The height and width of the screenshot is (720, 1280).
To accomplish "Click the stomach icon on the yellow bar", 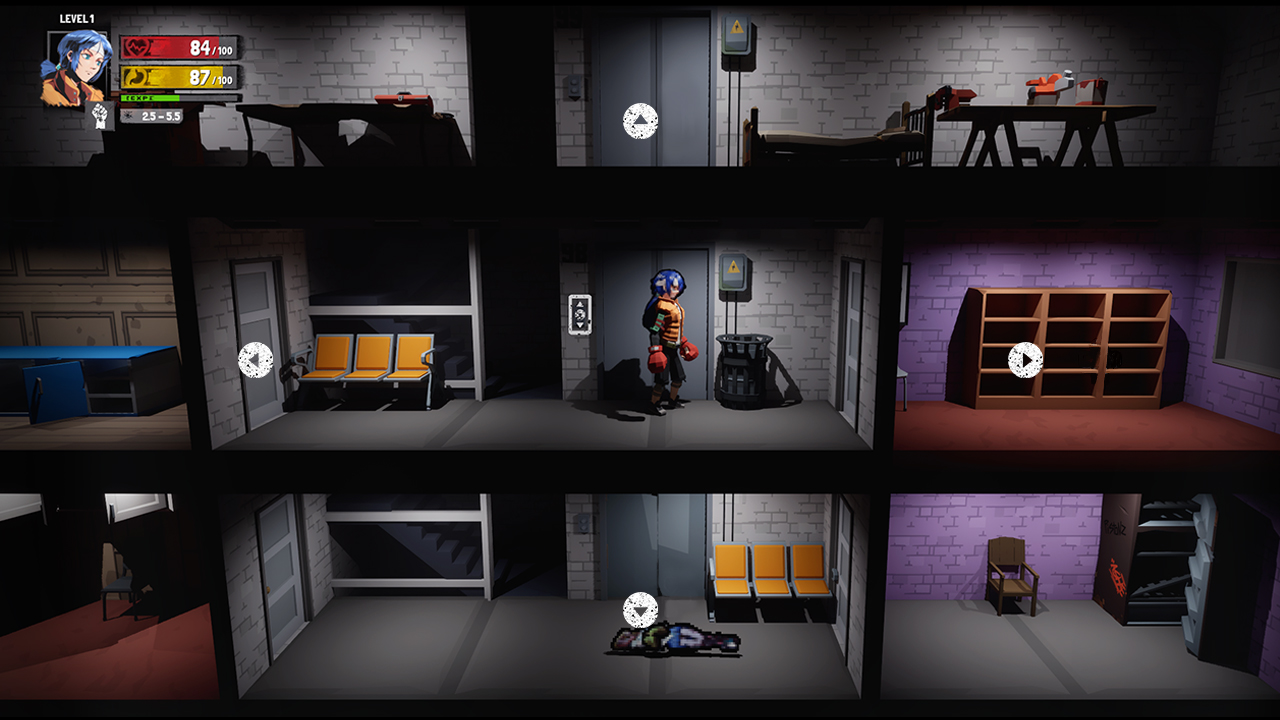I will pyautogui.click(x=138, y=77).
